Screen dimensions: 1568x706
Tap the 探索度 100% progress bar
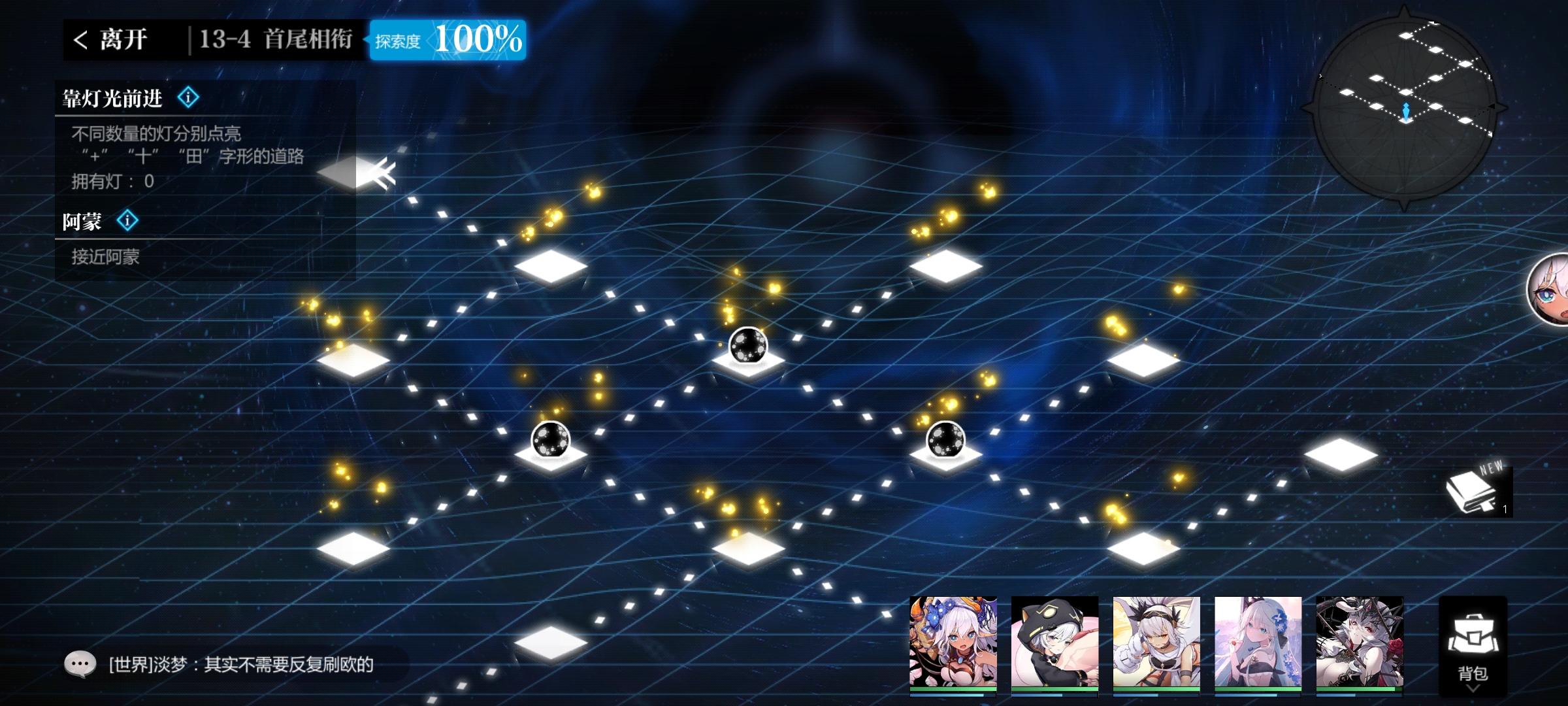449,41
